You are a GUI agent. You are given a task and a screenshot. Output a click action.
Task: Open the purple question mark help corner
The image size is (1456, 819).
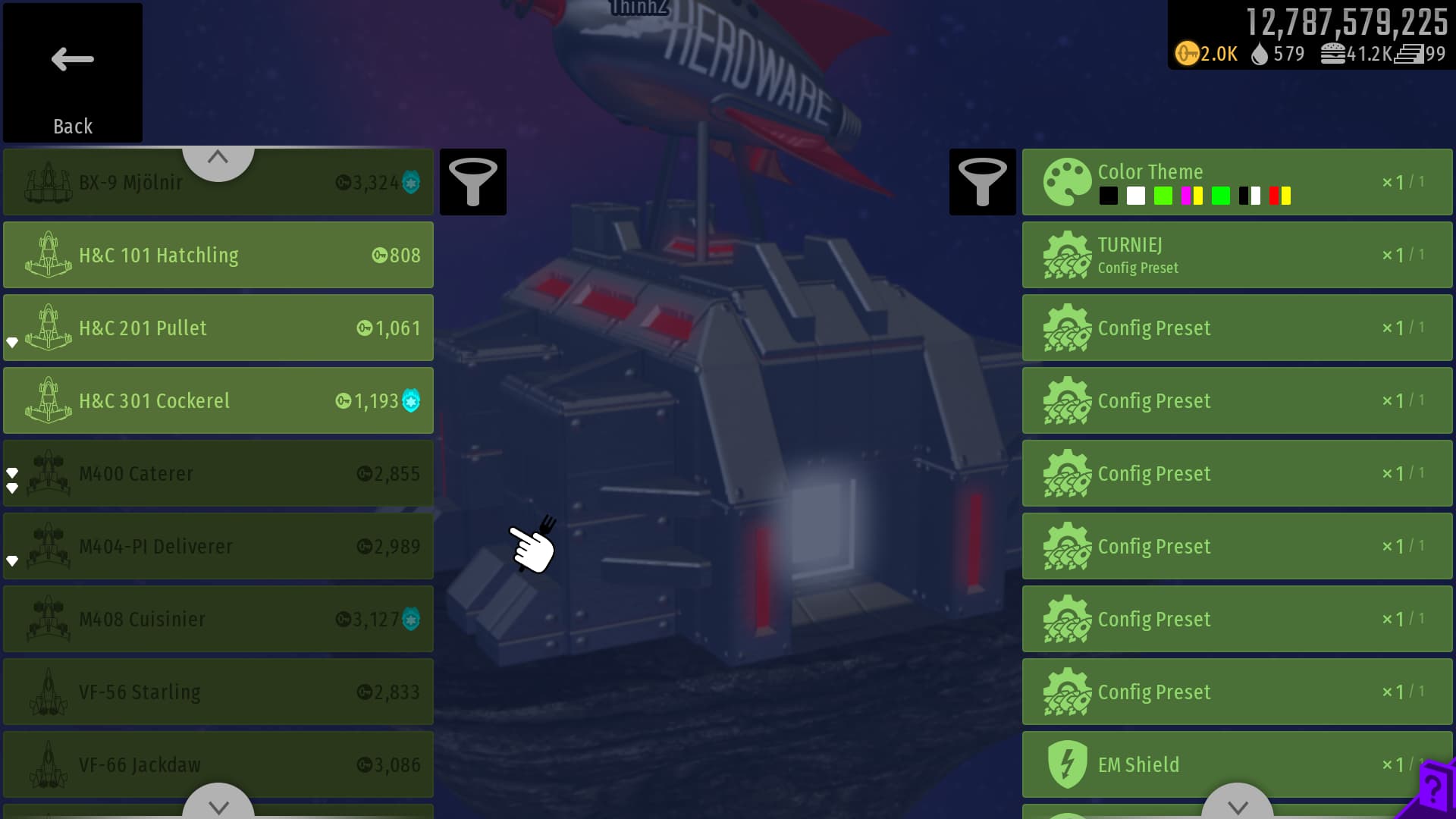1432,792
